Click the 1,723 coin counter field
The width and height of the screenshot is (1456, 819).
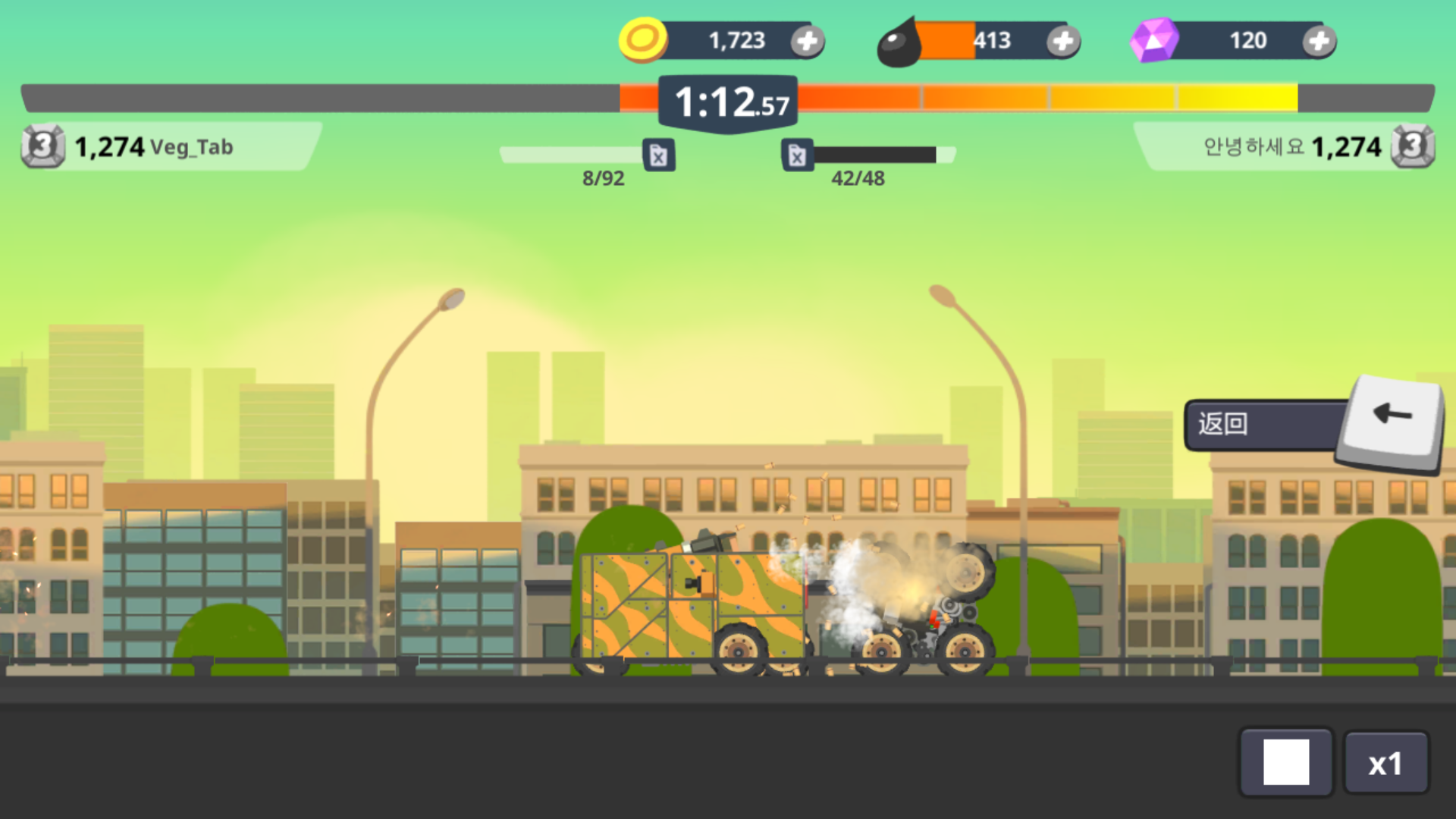pos(736,40)
